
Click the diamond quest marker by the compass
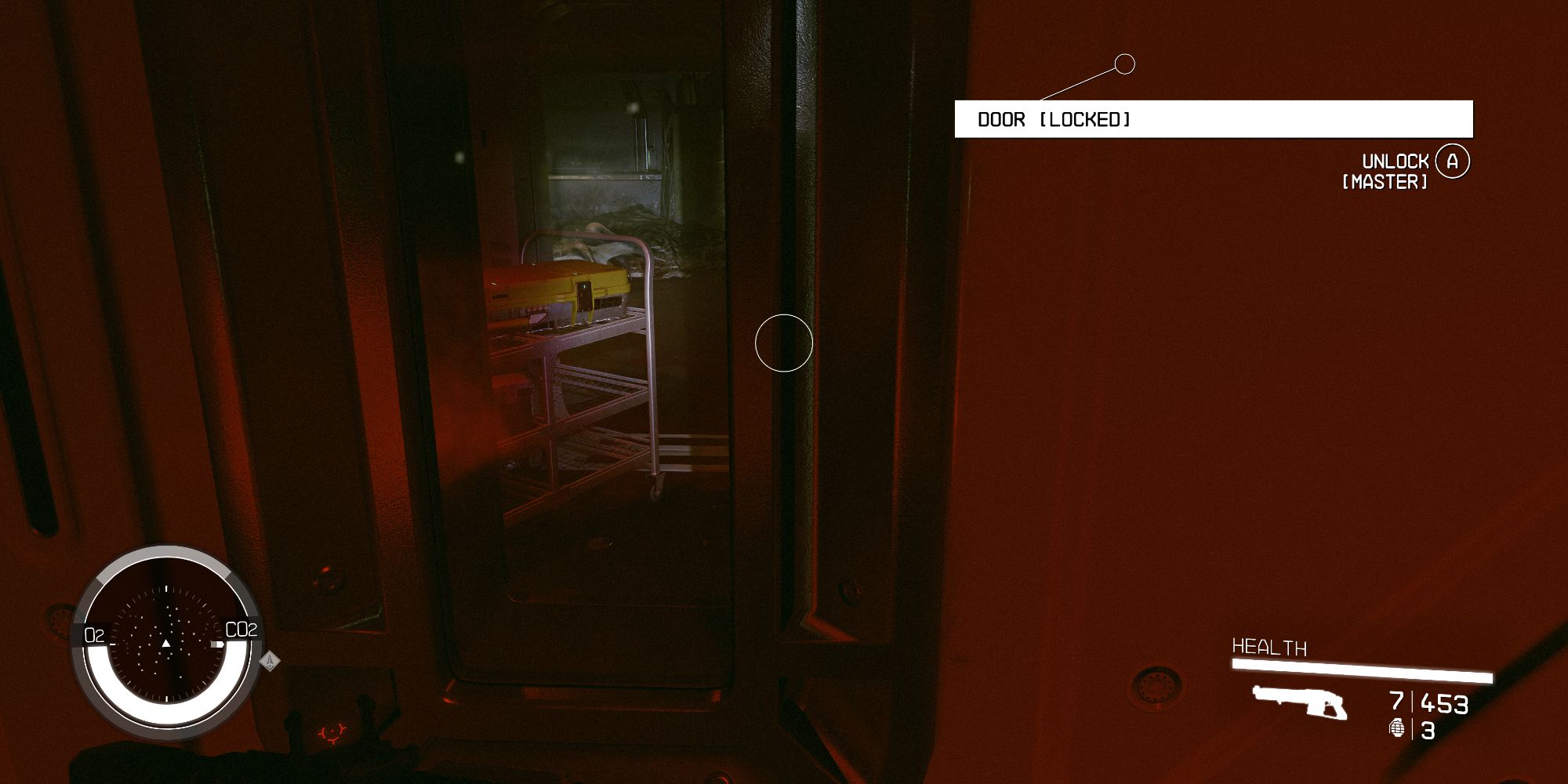click(270, 661)
